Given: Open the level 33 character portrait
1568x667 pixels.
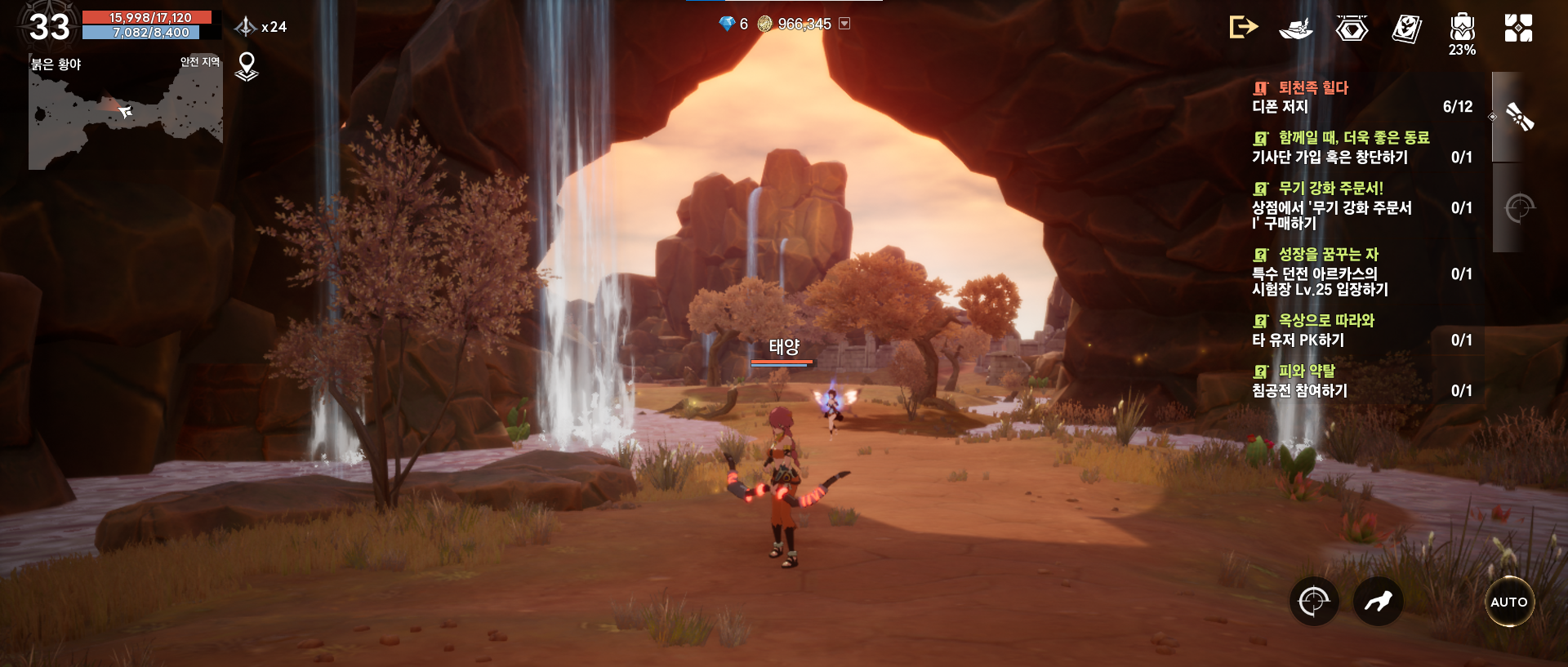Looking at the screenshot, I should click(49, 27).
